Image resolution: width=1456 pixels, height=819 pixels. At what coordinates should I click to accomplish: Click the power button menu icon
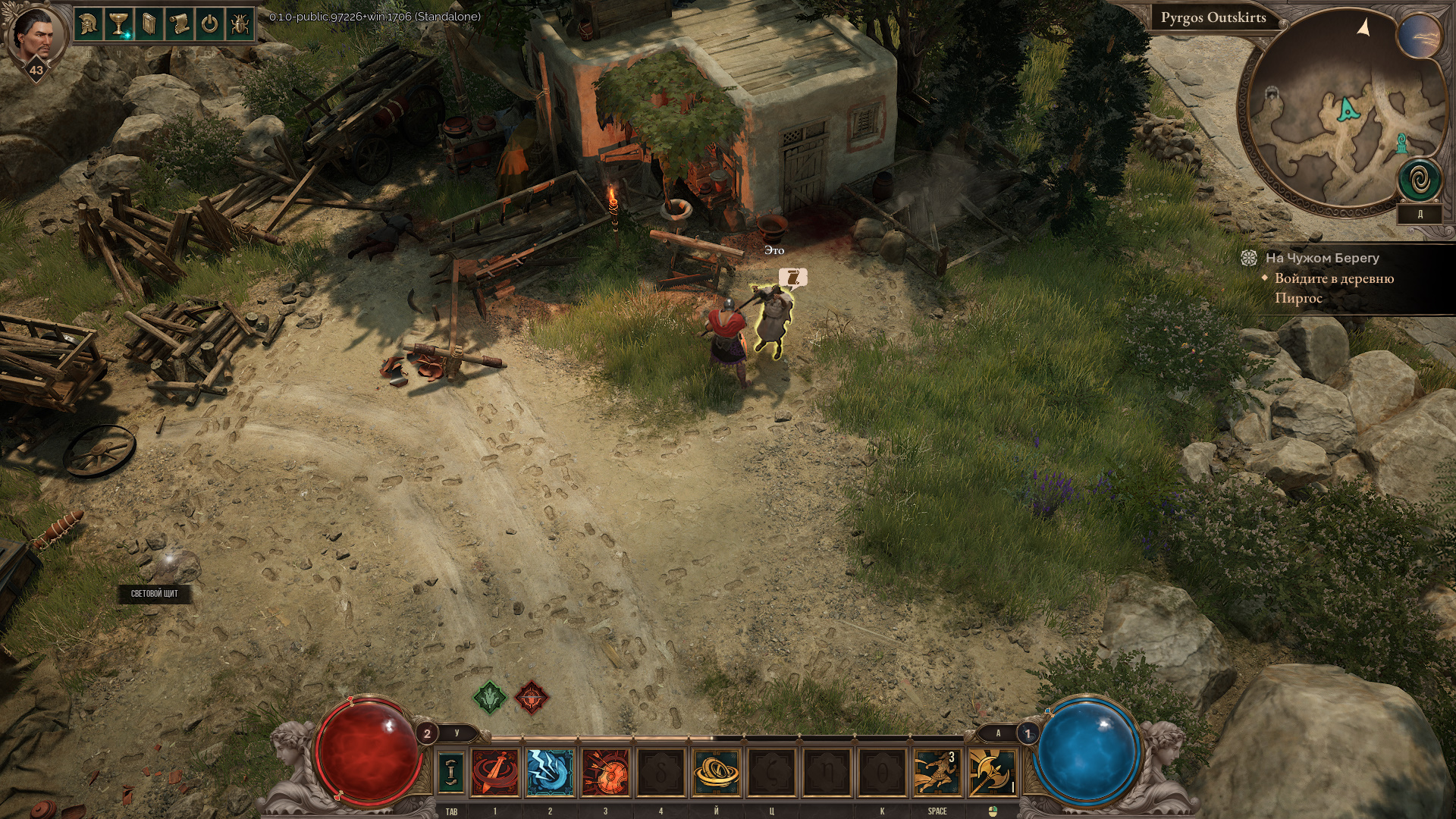(x=209, y=24)
